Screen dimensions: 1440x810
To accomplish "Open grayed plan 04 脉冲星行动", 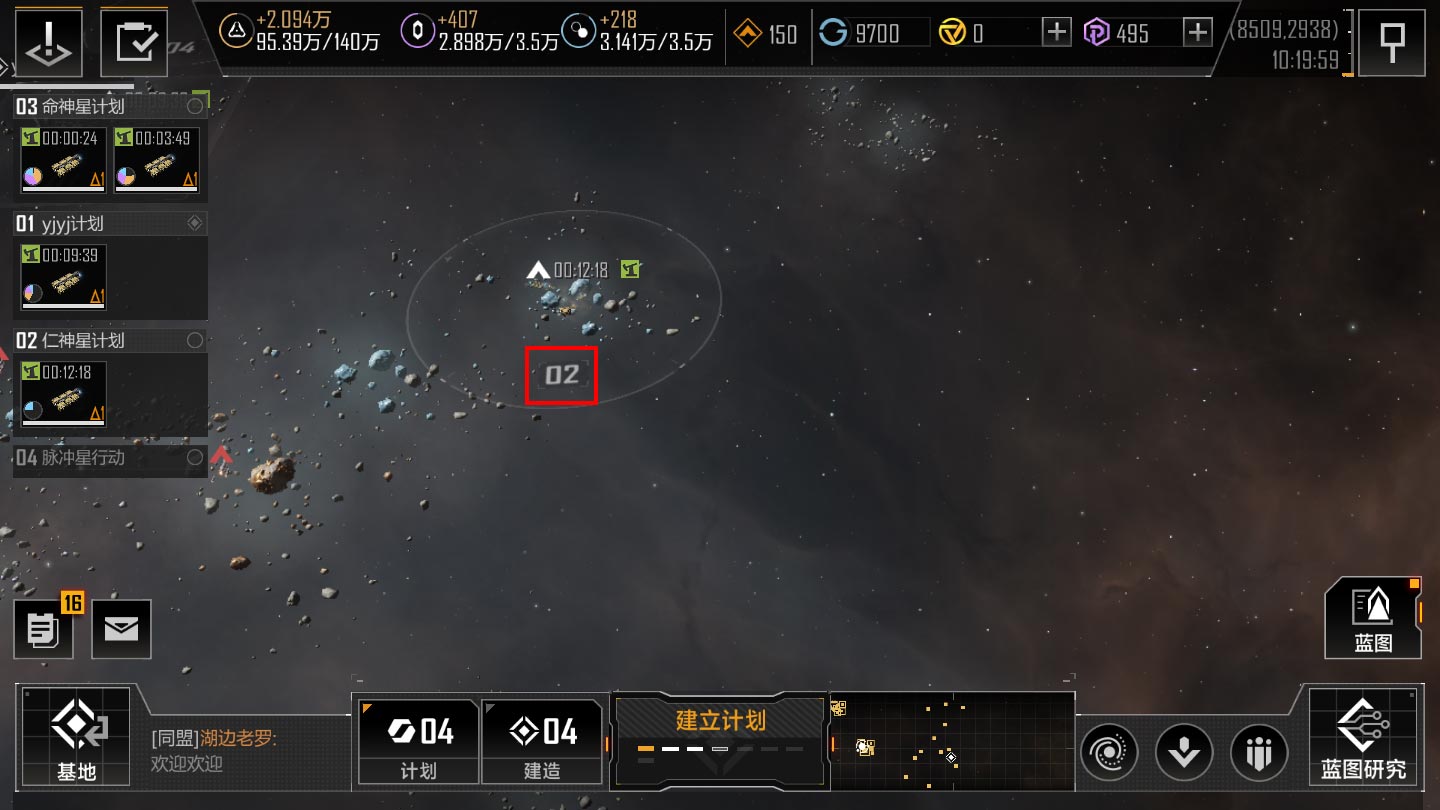I will click(x=100, y=457).
